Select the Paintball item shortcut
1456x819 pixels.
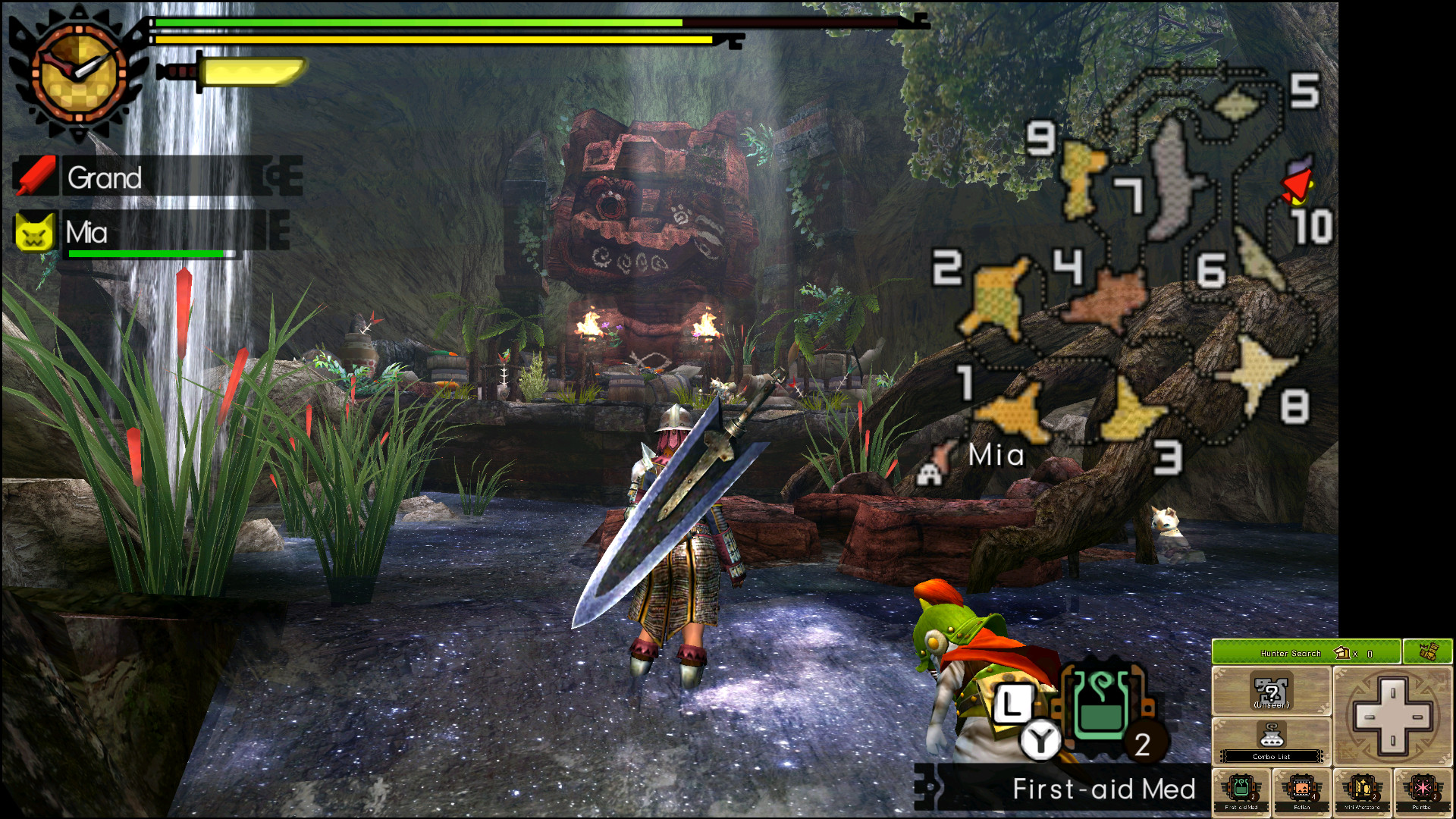point(1422,792)
